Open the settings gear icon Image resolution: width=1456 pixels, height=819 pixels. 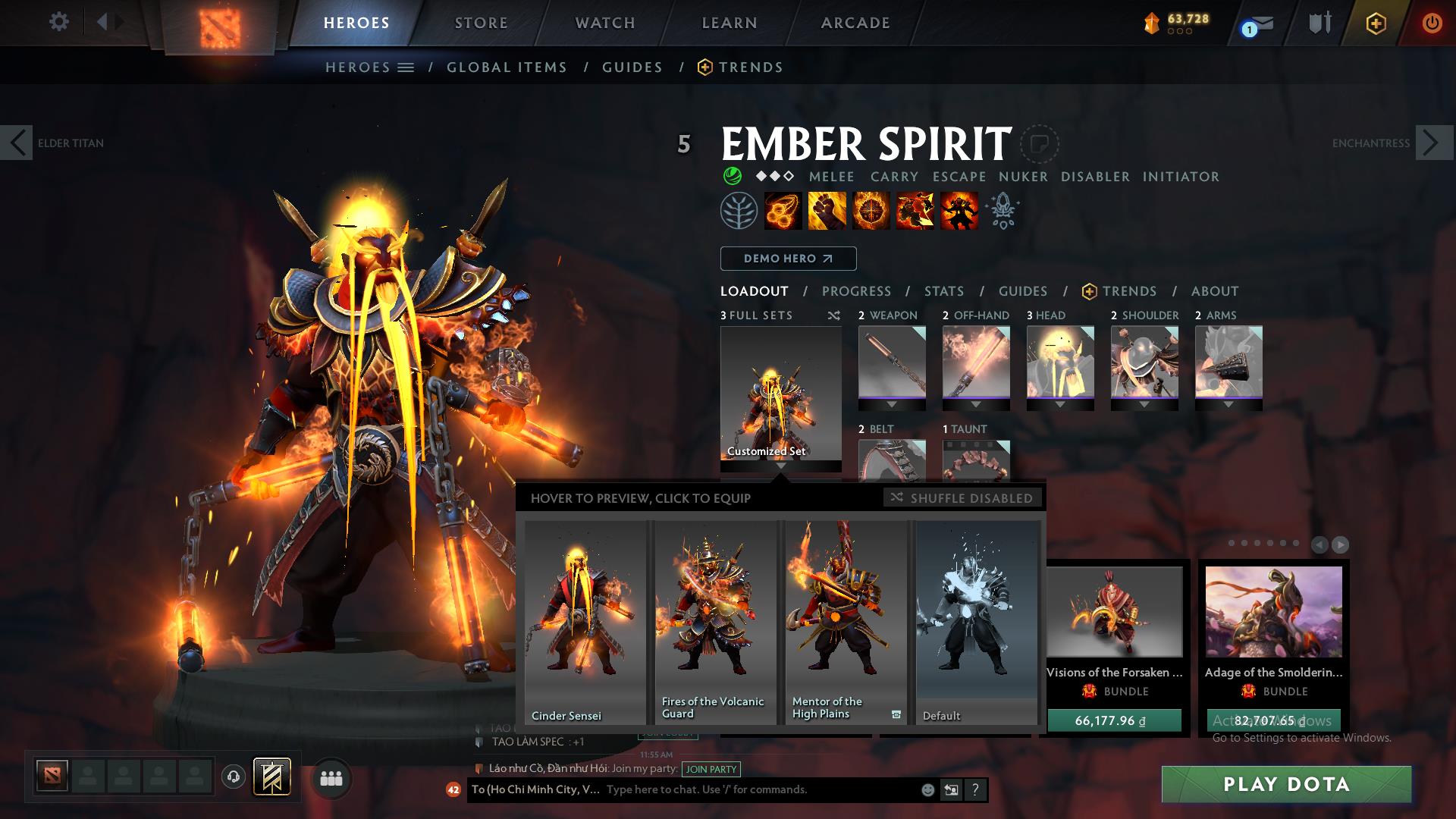click(x=58, y=21)
